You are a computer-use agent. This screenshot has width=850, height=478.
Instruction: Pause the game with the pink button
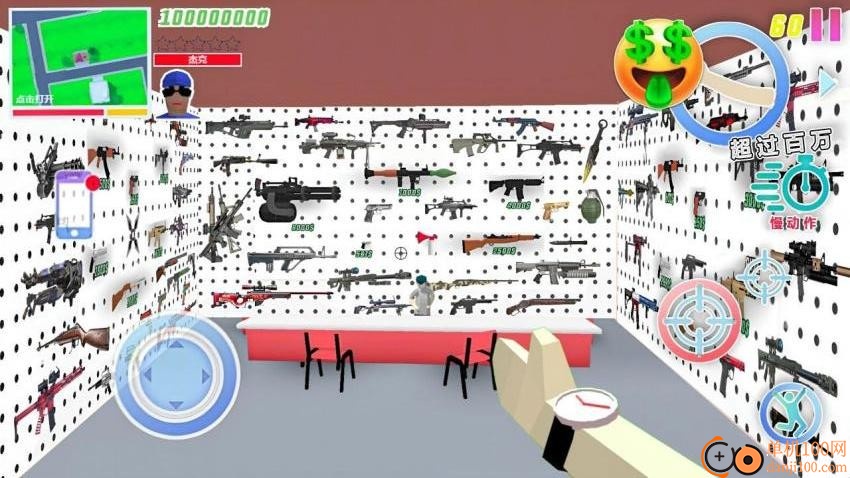pos(826,23)
